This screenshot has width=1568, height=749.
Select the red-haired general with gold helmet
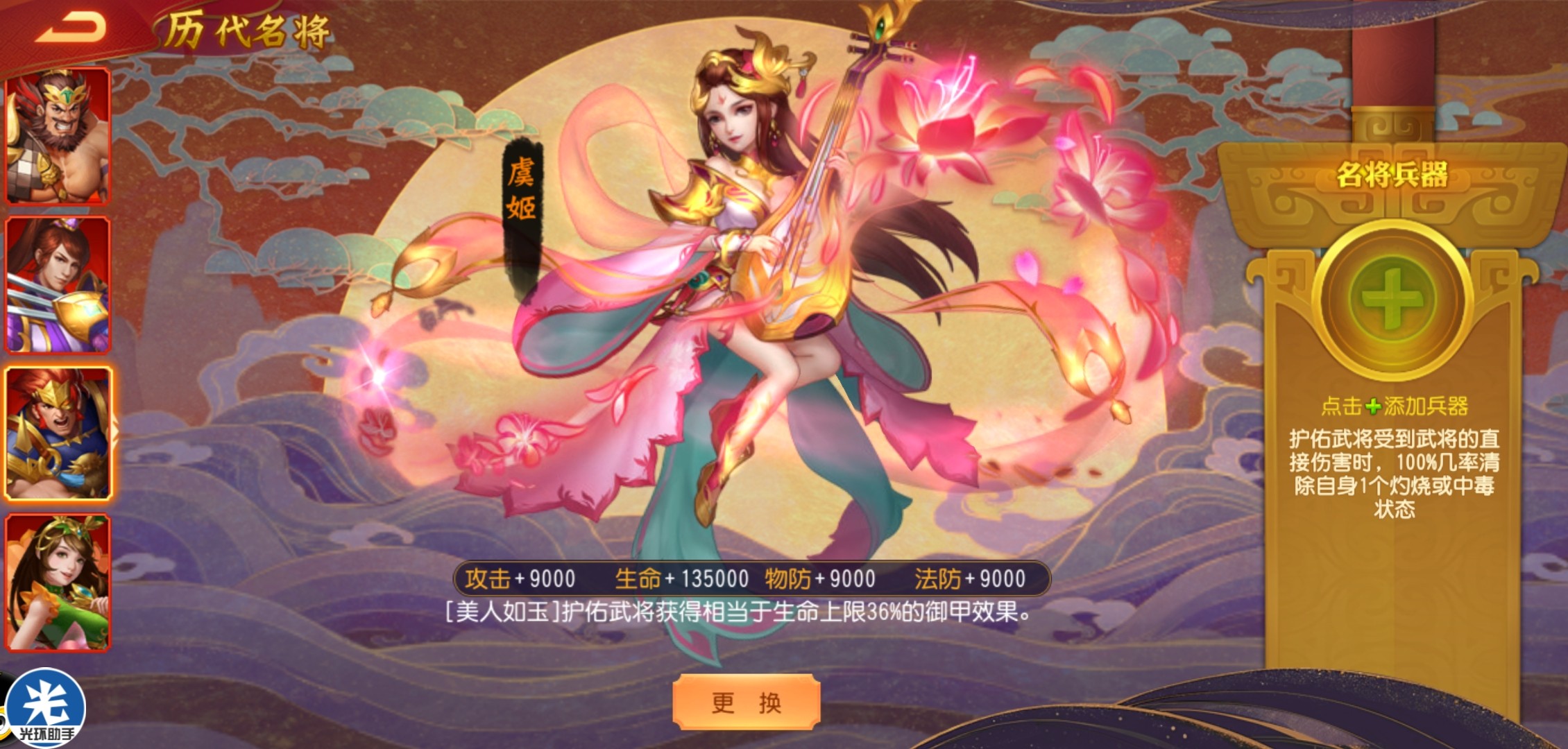[58, 433]
